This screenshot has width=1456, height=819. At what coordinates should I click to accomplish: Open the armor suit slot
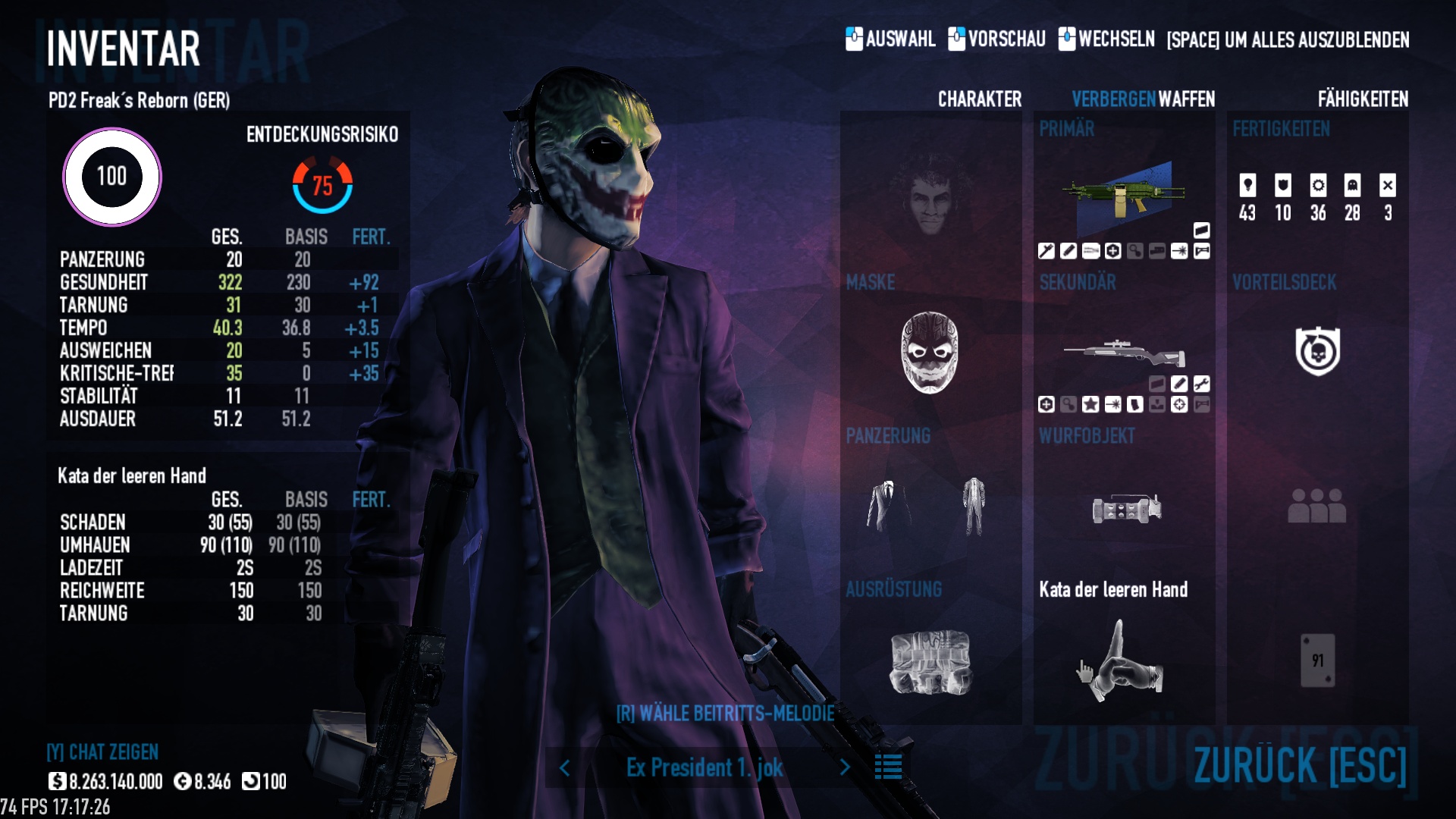[930, 507]
